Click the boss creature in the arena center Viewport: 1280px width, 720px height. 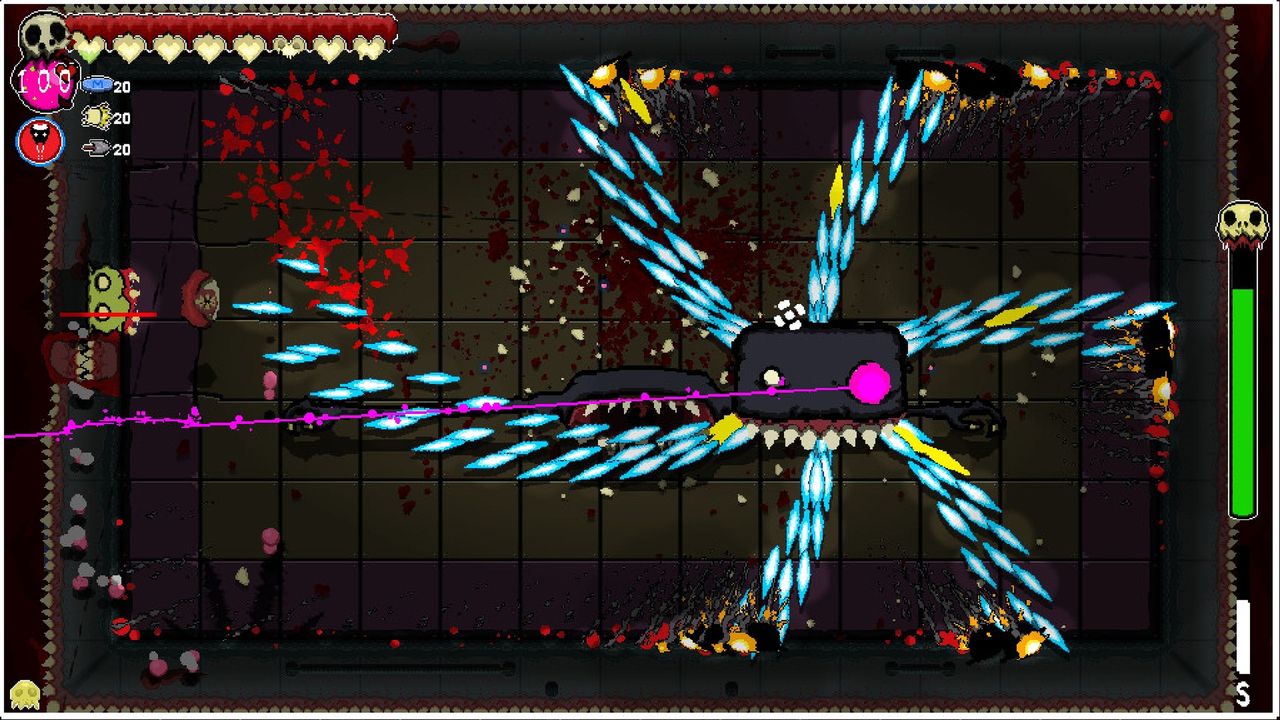[820, 370]
